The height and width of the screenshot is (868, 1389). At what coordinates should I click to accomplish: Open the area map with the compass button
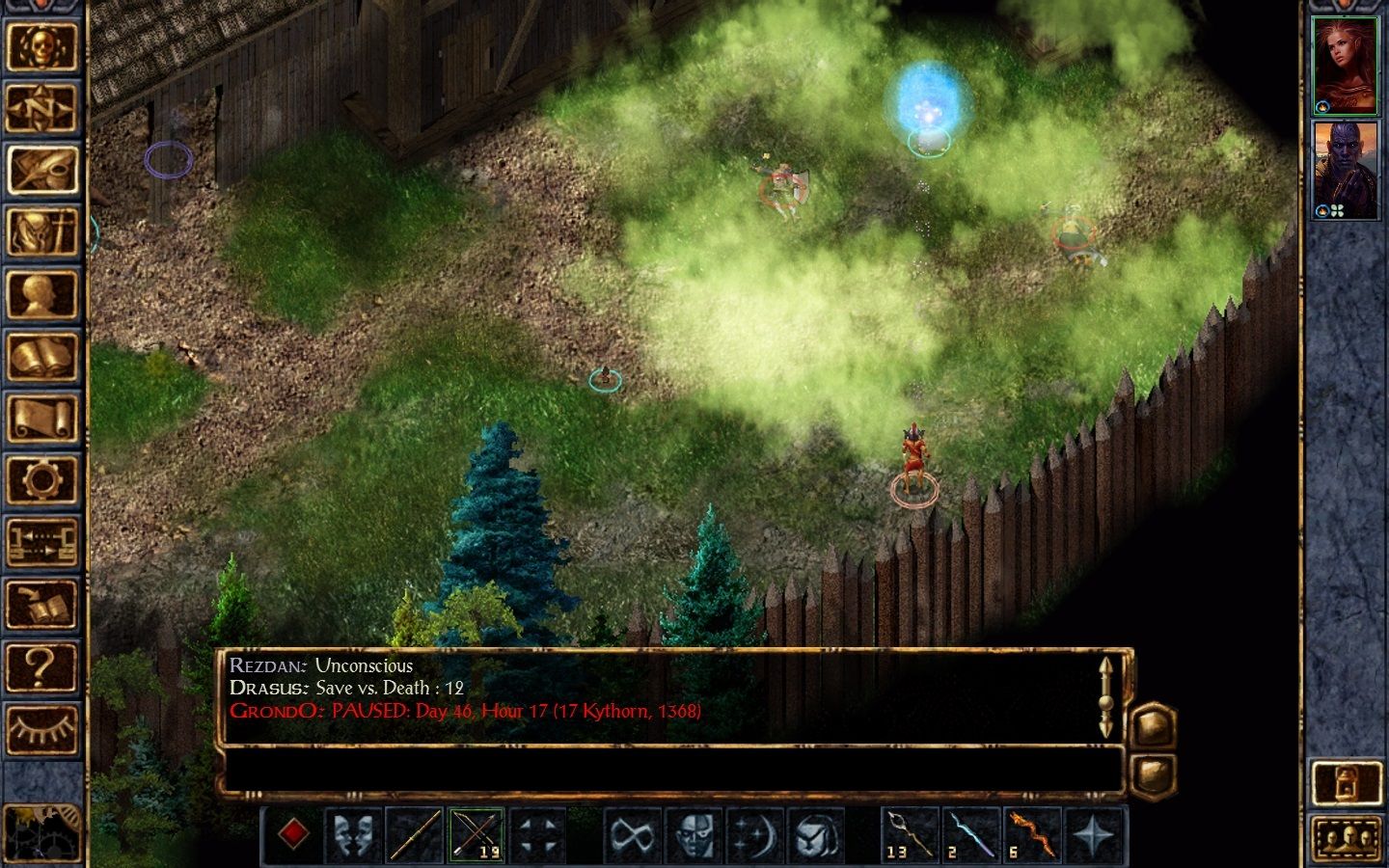pyautogui.click(x=41, y=108)
